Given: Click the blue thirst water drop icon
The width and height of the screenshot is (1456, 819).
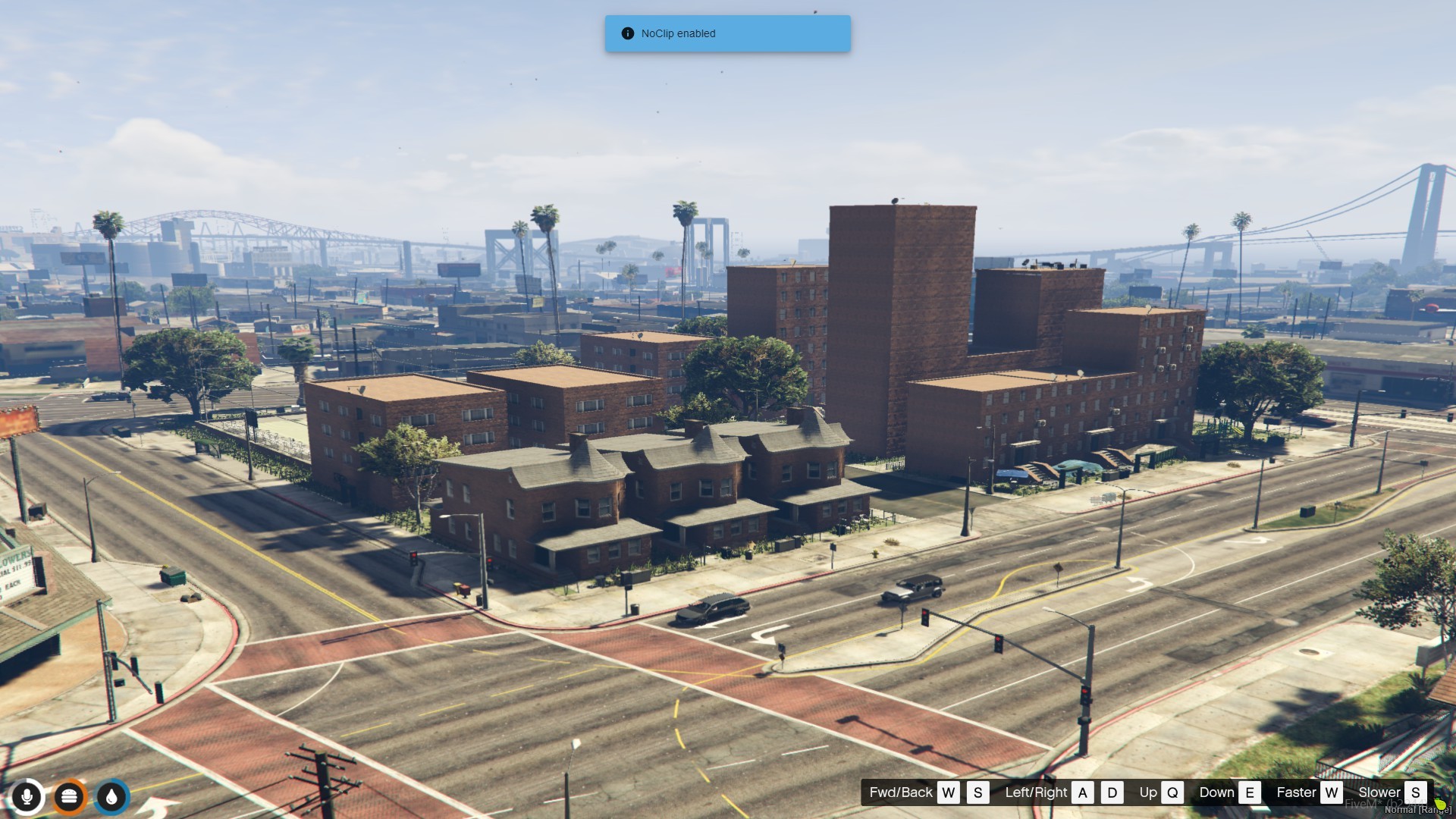Looking at the screenshot, I should pyautogui.click(x=111, y=796).
